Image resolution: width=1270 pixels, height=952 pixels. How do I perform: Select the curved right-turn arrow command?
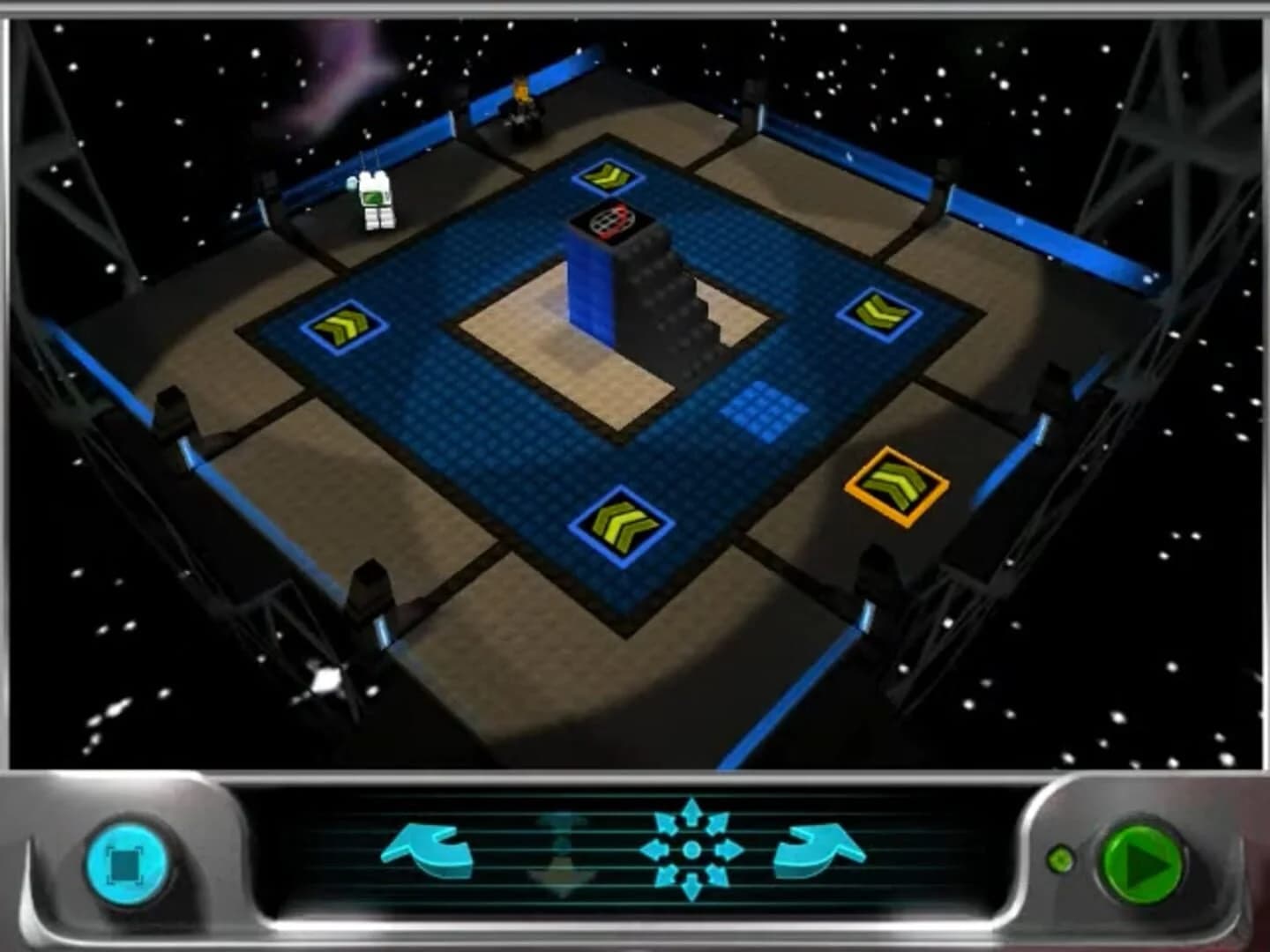click(820, 849)
